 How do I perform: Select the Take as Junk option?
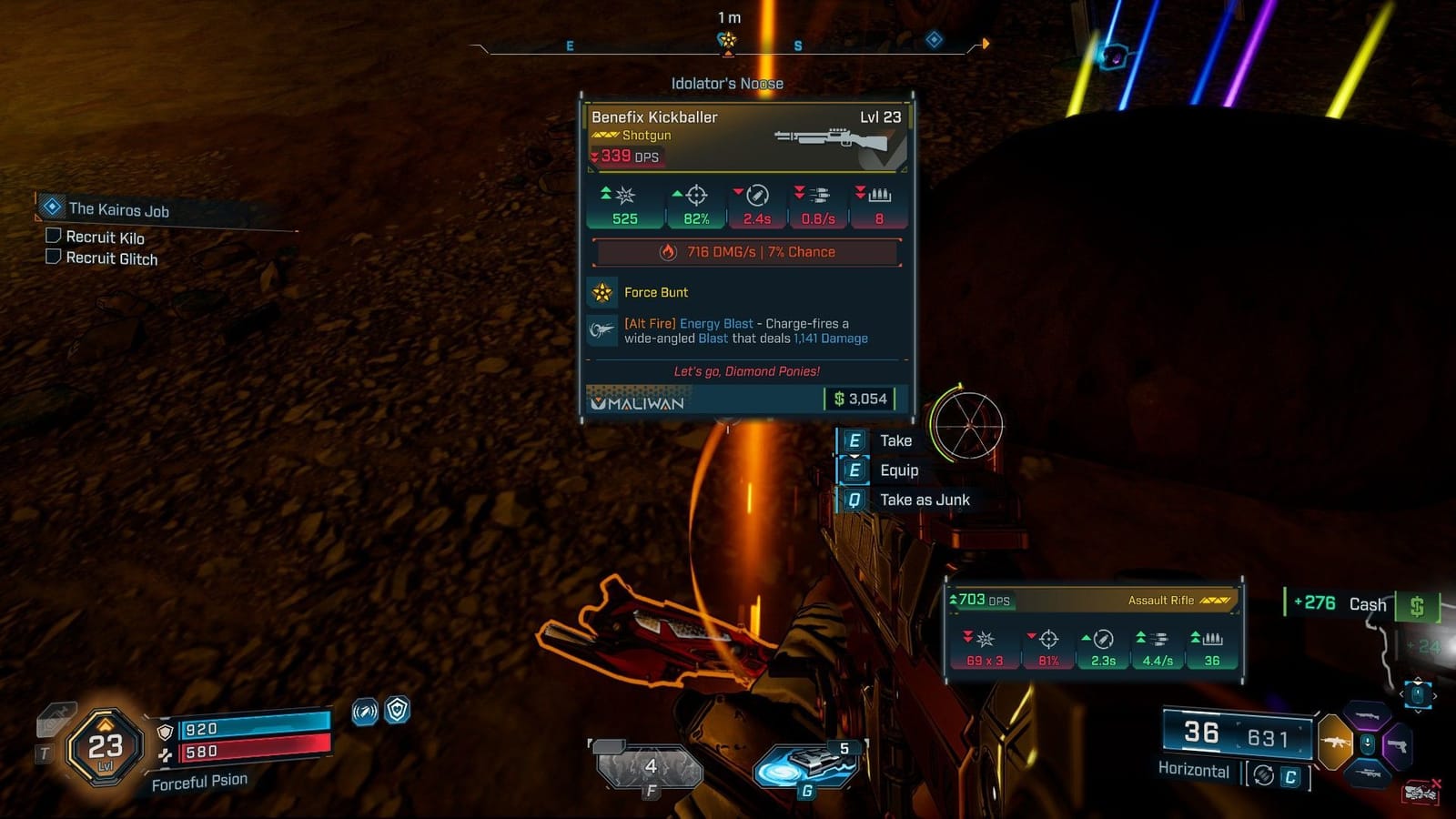[x=924, y=500]
